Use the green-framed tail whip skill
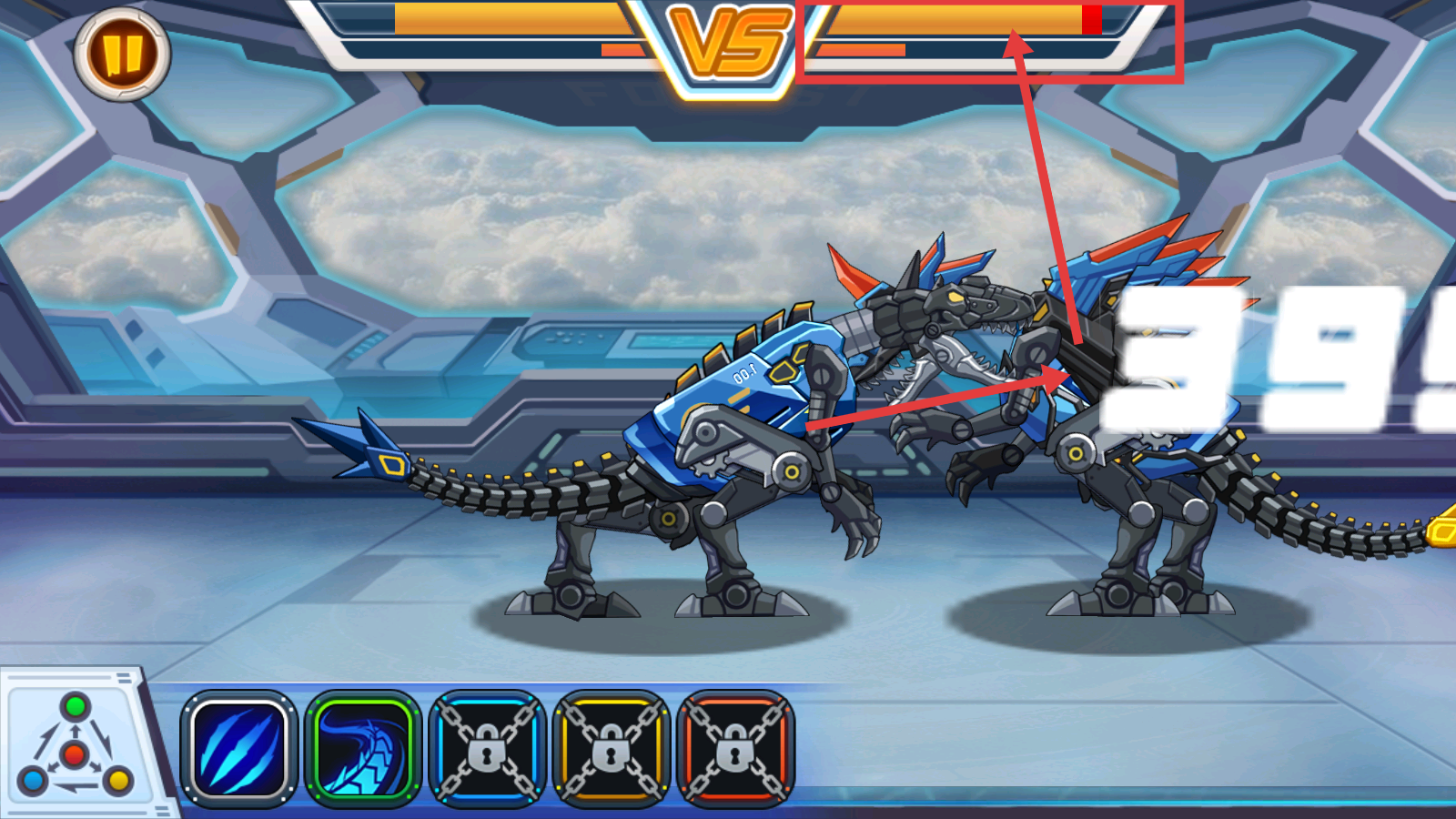Image resolution: width=1456 pixels, height=819 pixels. (x=363, y=749)
